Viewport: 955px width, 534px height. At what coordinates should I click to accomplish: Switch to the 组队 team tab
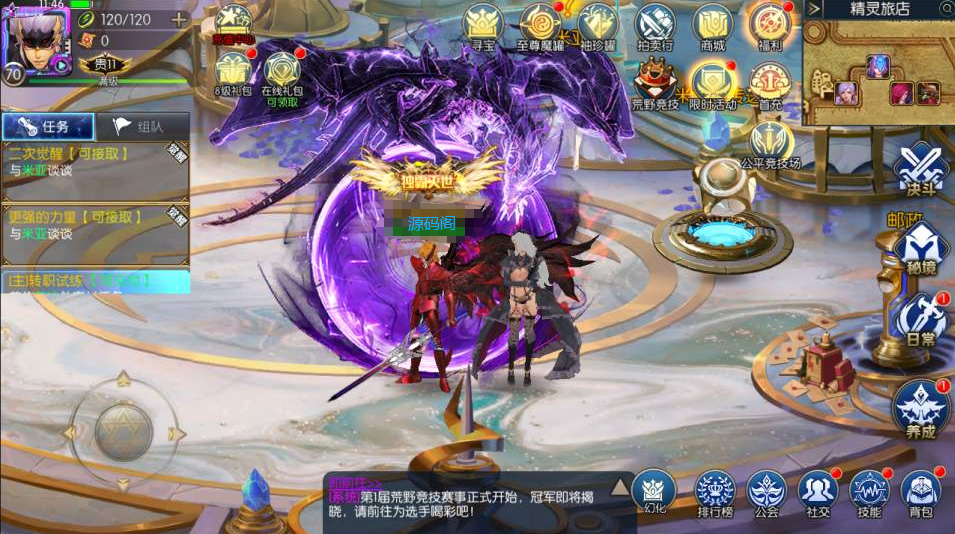[x=142, y=126]
